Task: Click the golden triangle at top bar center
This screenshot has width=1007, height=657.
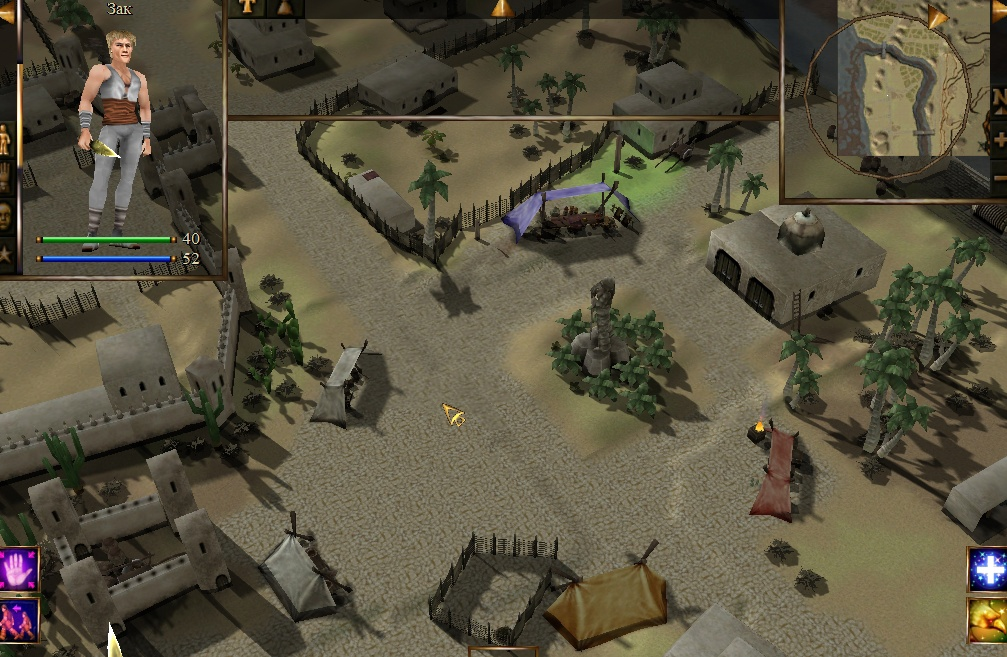Action: [502, 7]
